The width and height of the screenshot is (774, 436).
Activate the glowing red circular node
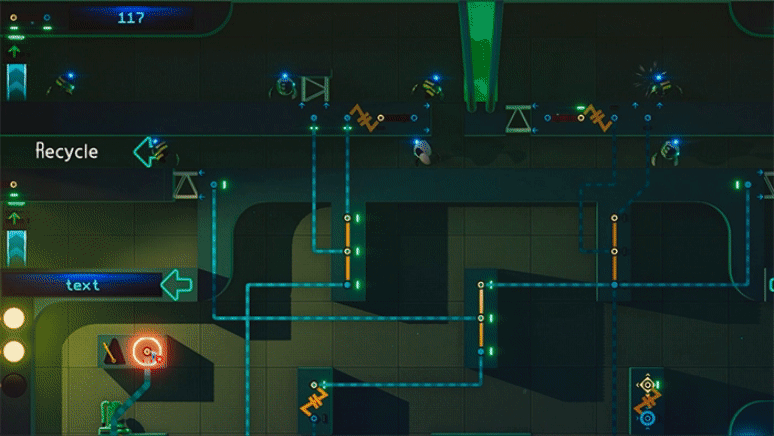click(148, 352)
